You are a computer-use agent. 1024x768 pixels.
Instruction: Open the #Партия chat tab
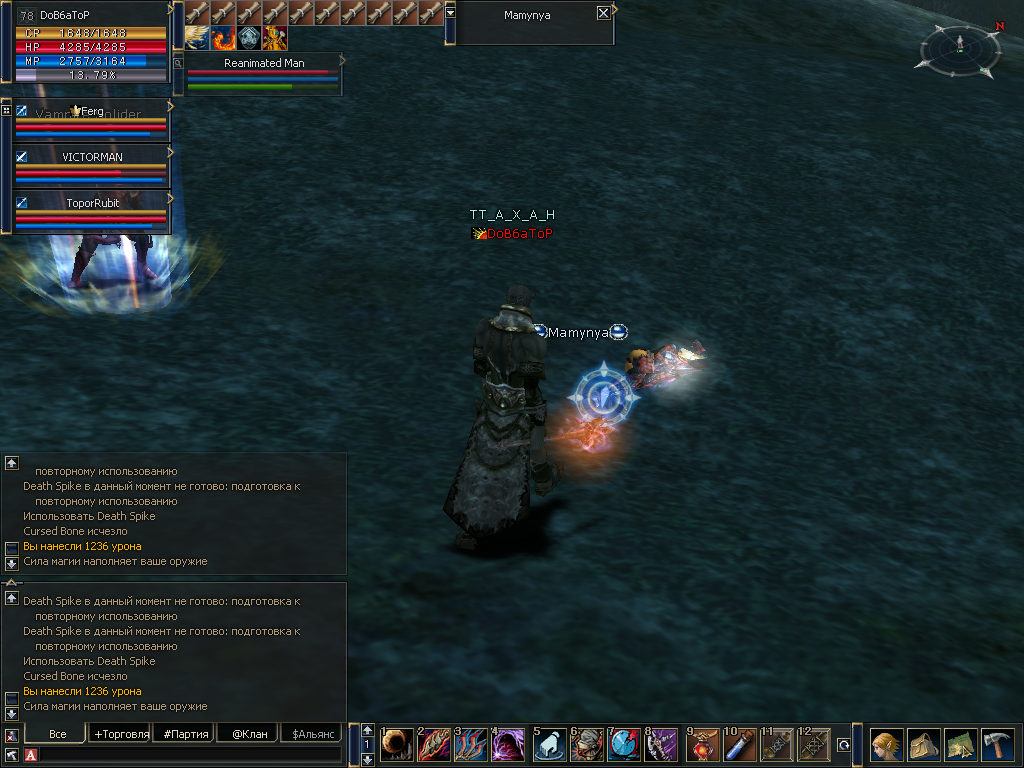pyautogui.click(x=186, y=734)
